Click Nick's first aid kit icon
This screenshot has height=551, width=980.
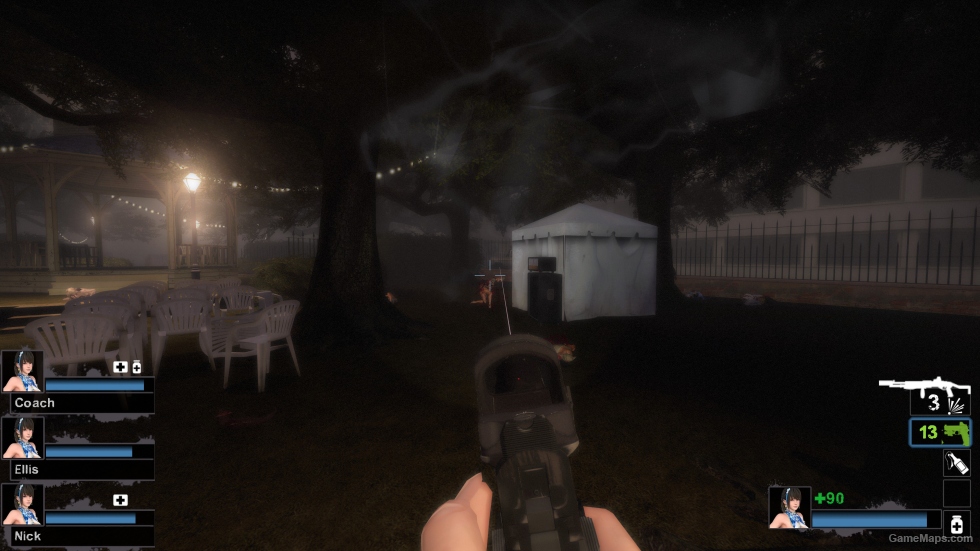pos(120,500)
